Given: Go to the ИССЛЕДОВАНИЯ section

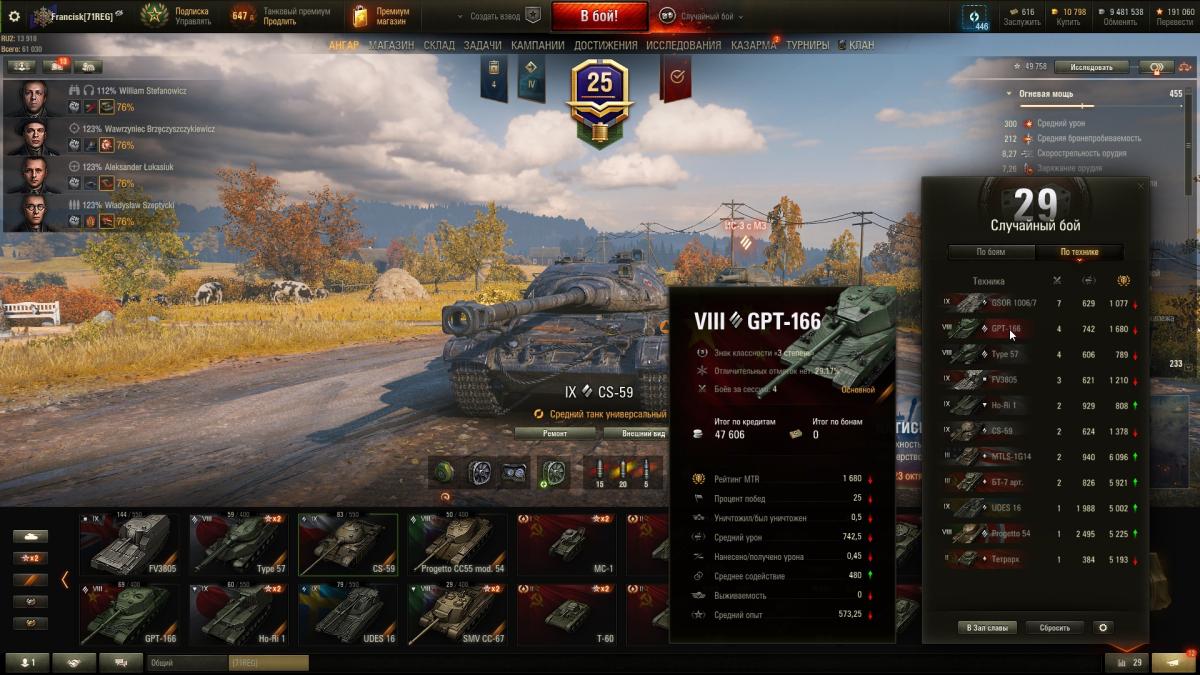Looking at the screenshot, I should point(683,45).
